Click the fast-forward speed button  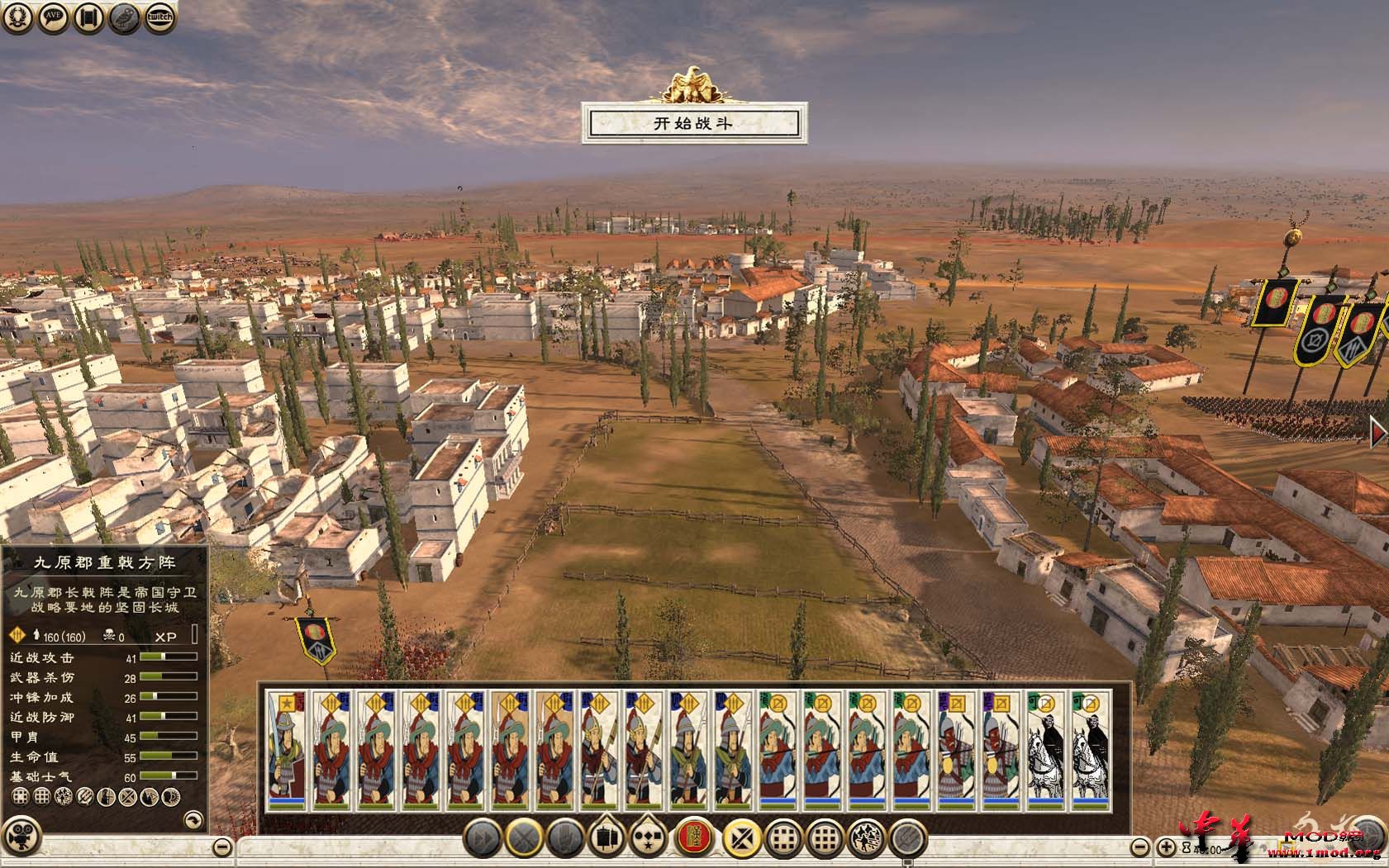click(x=481, y=839)
